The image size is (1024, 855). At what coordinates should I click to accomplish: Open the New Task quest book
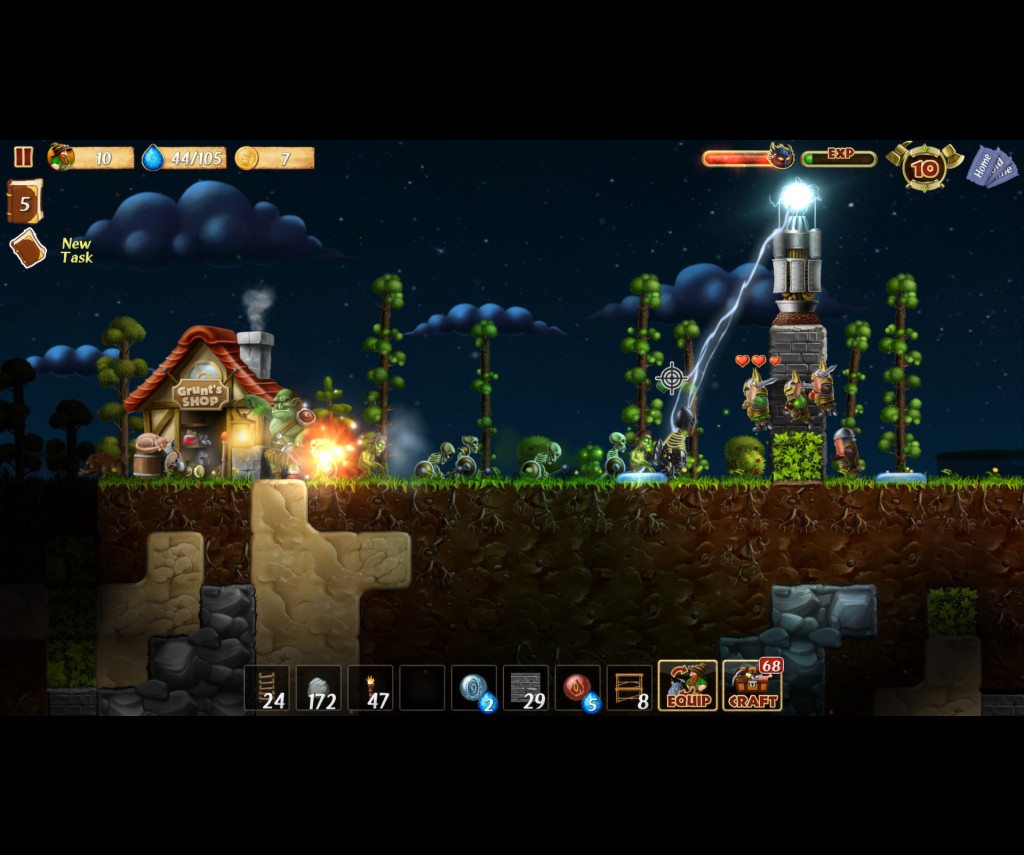point(28,248)
